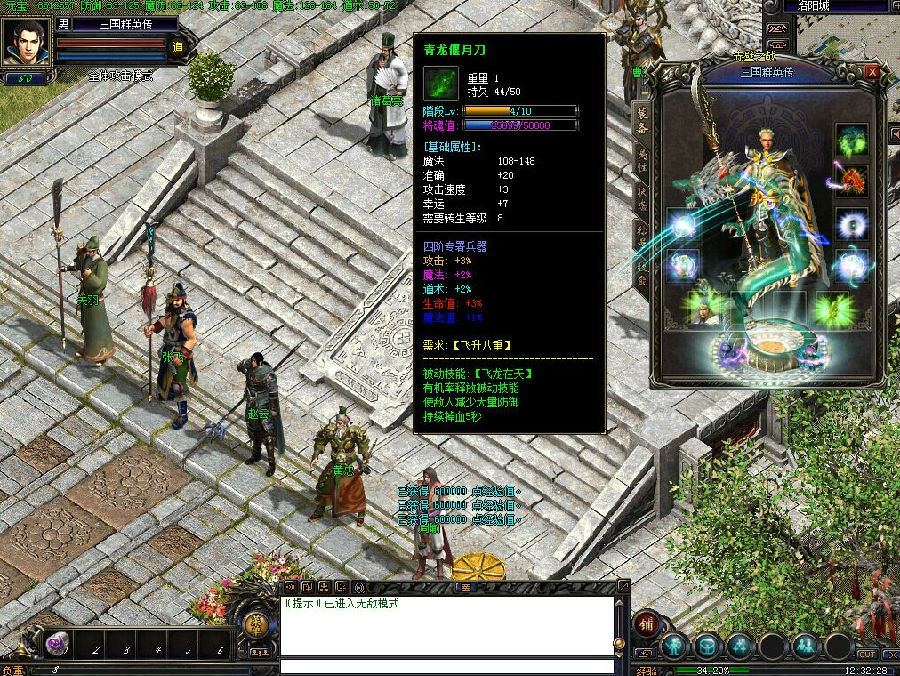This screenshot has width=900, height=676.
Task: Open the 属性 attributes tab
Action: [642, 158]
